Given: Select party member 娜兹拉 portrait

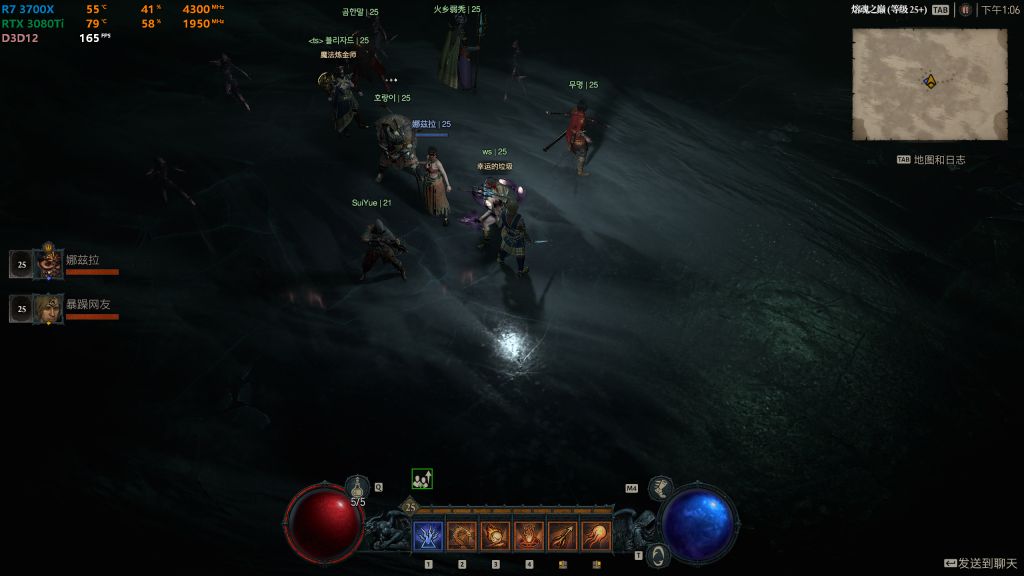Looking at the screenshot, I should click(49, 263).
